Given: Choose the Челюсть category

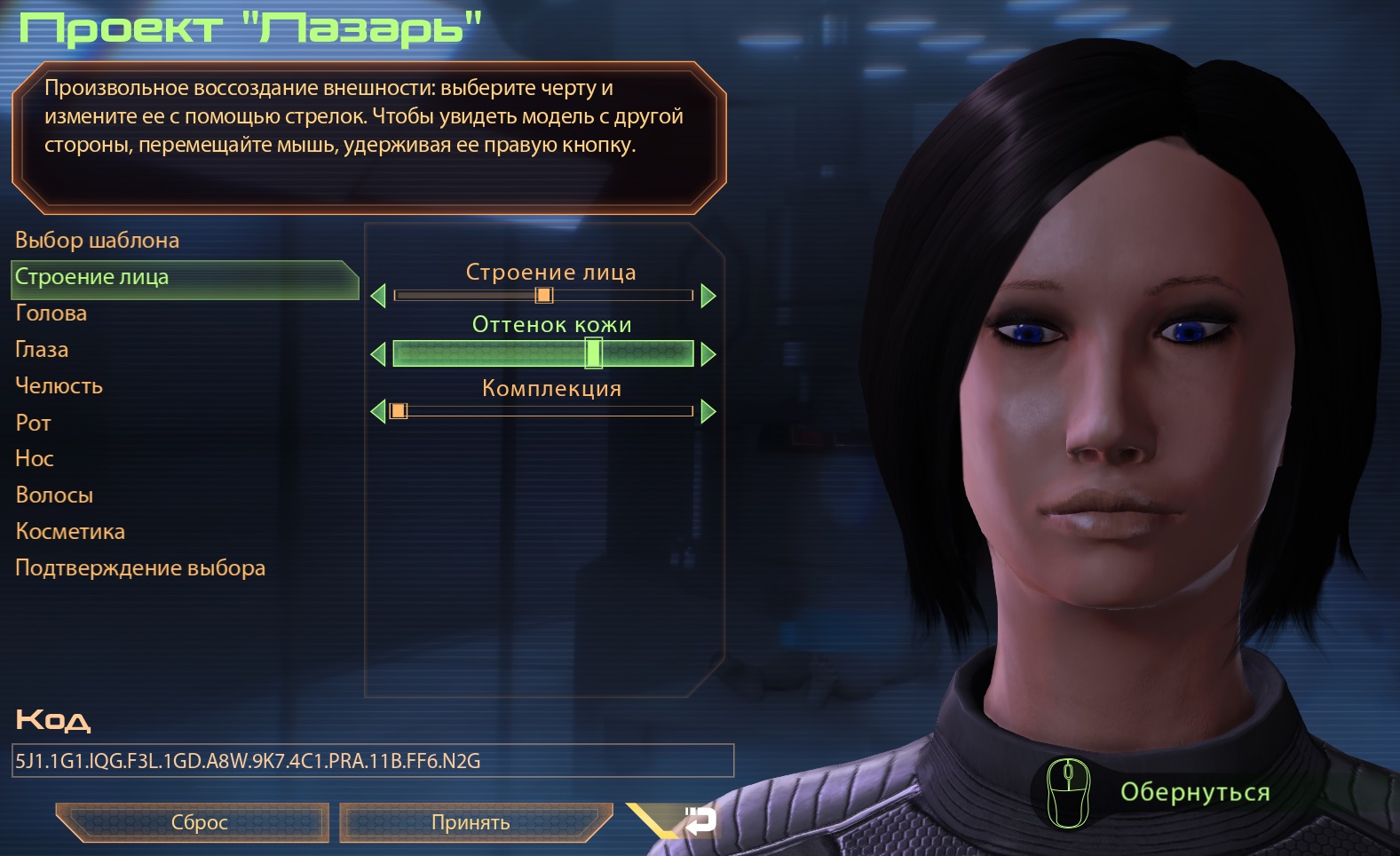Looking at the screenshot, I should click(x=59, y=386).
